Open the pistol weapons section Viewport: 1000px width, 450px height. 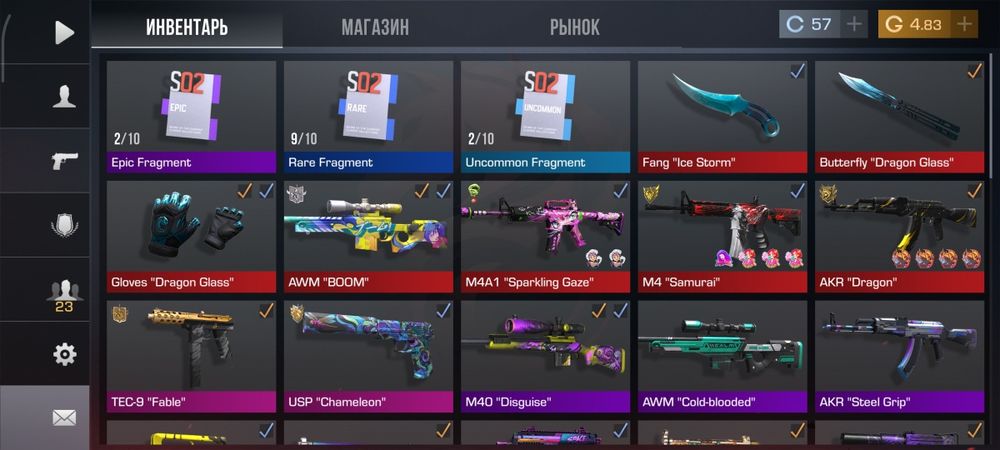(64, 161)
